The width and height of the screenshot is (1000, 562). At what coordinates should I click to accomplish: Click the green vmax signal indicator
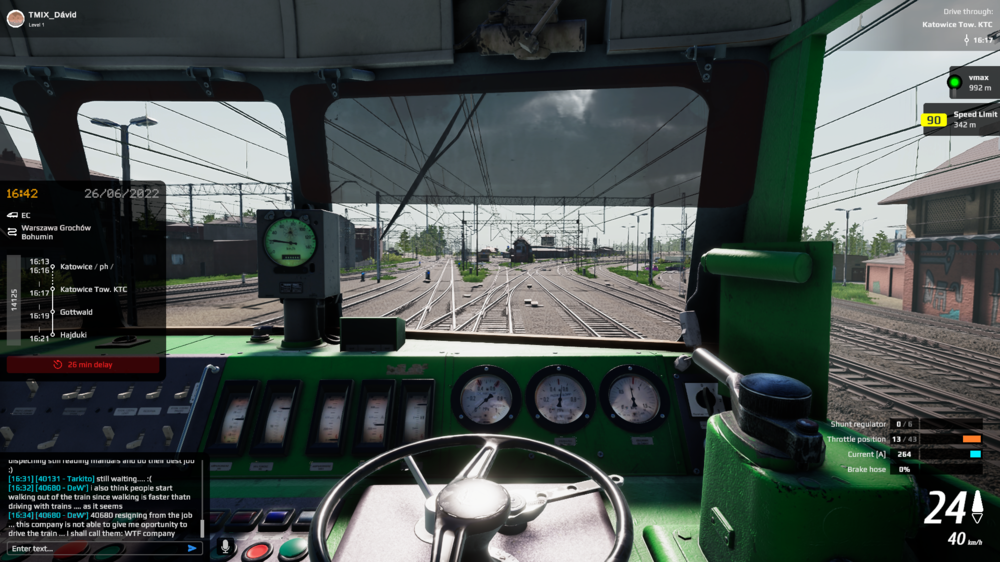[x=954, y=82]
